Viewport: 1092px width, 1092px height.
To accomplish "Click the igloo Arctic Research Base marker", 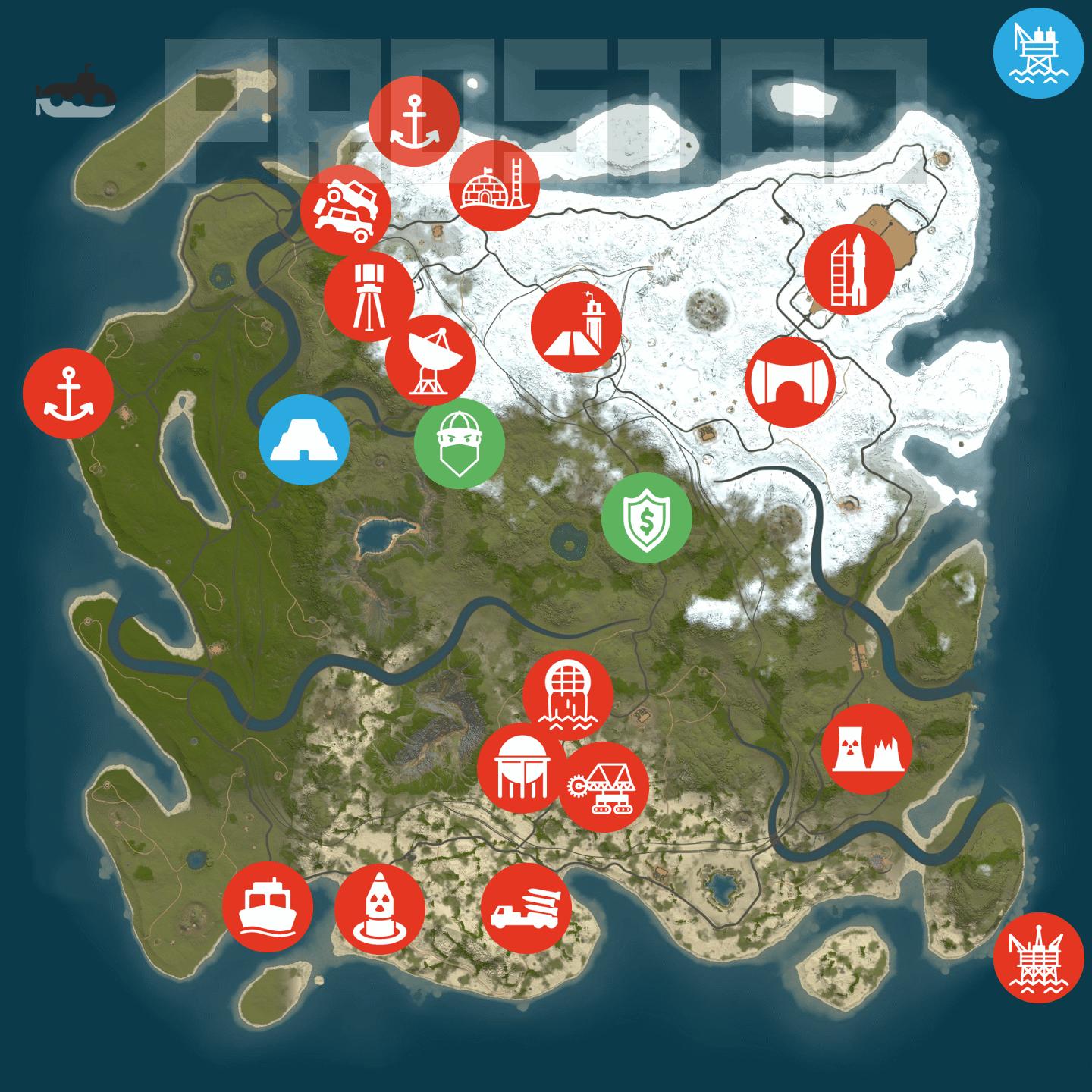I will pos(494,185).
